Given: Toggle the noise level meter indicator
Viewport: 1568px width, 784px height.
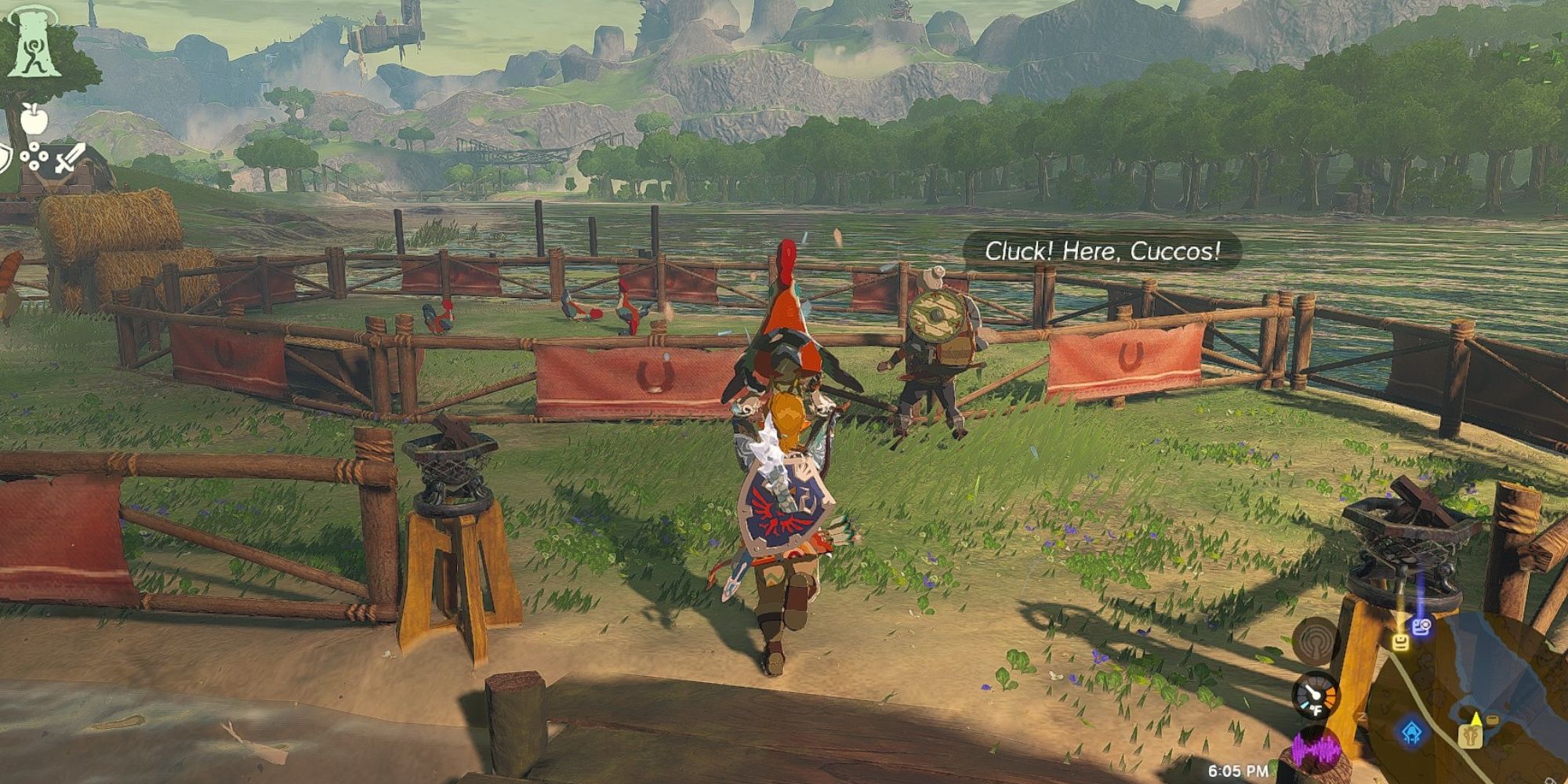Looking at the screenshot, I should pyautogui.click(x=1316, y=749).
